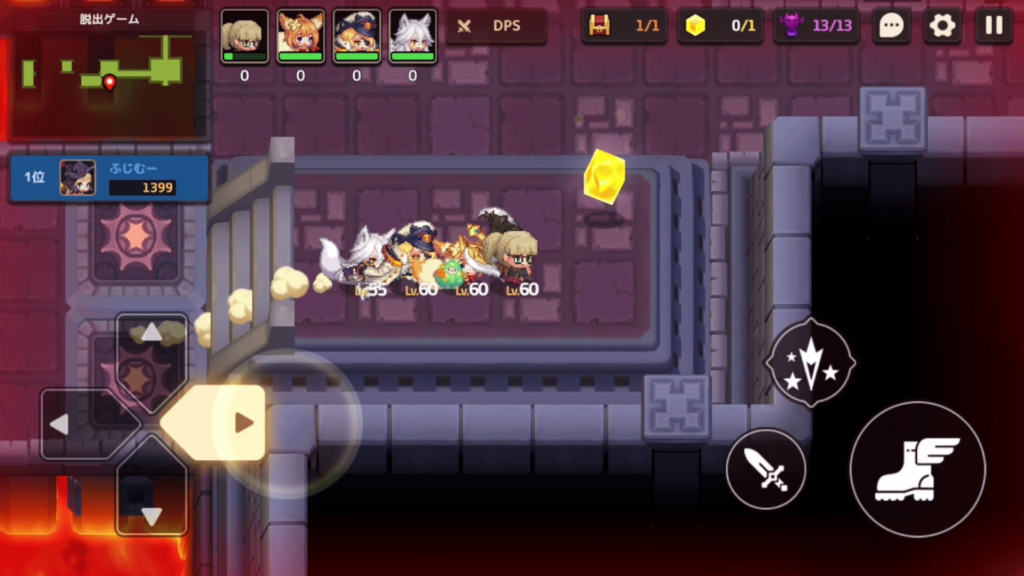1024x576 pixels.
Task: Dash using the winged boot button
Action: pyautogui.click(x=917, y=469)
